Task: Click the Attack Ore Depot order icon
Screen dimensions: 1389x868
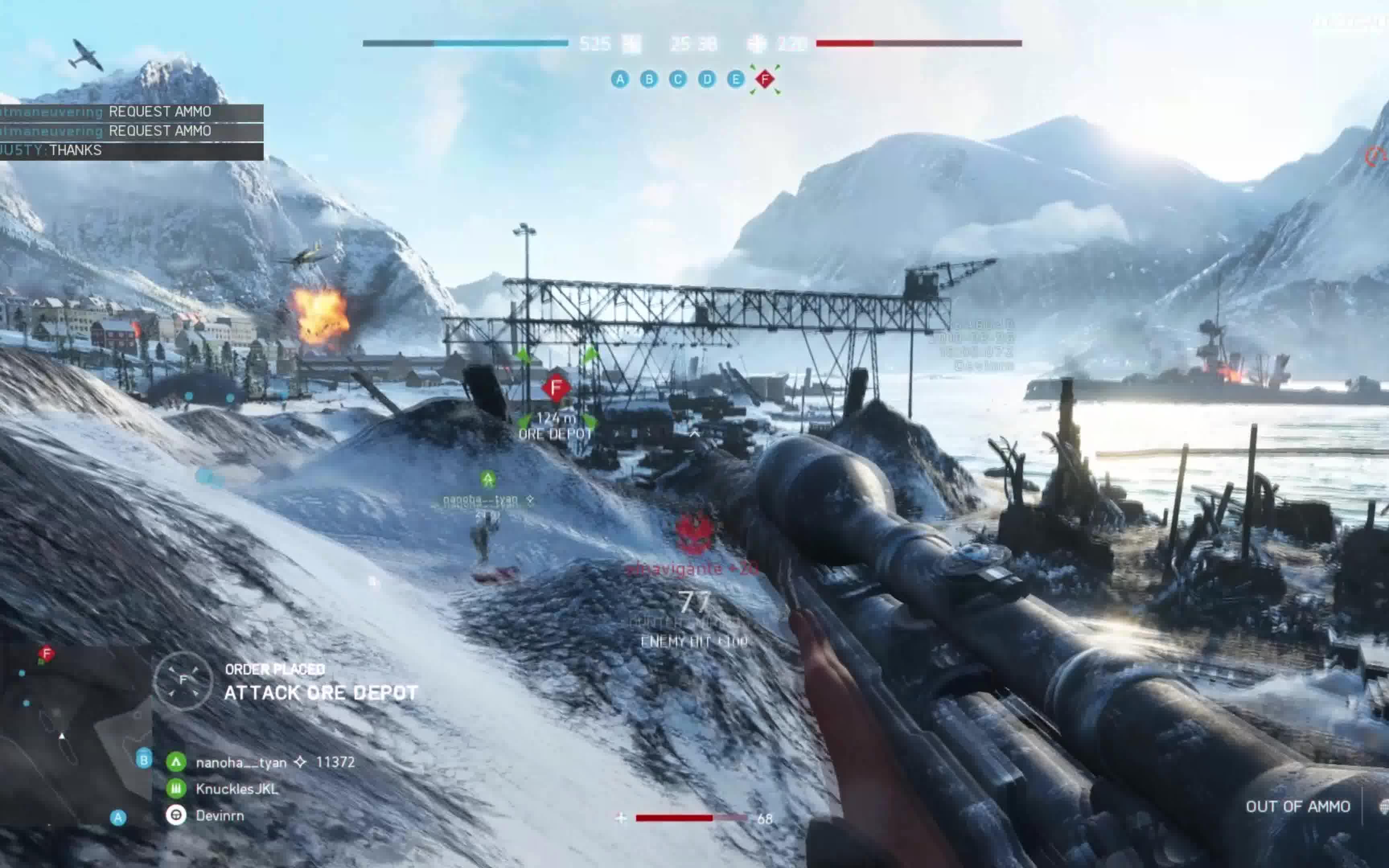Action: pos(183,681)
